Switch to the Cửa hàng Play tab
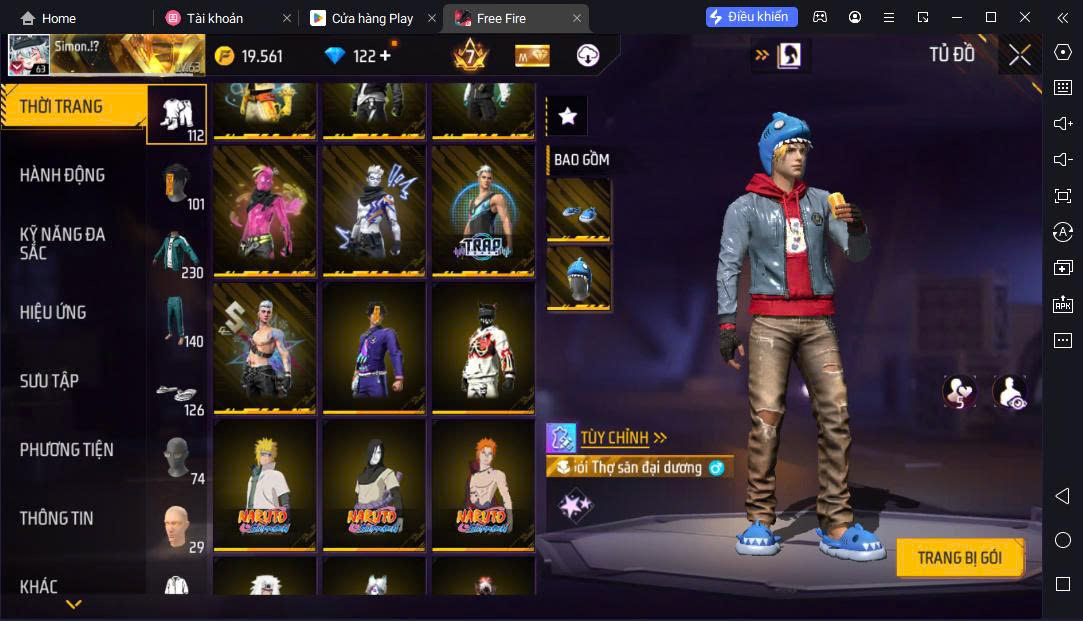The image size is (1083, 621). click(372, 18)
